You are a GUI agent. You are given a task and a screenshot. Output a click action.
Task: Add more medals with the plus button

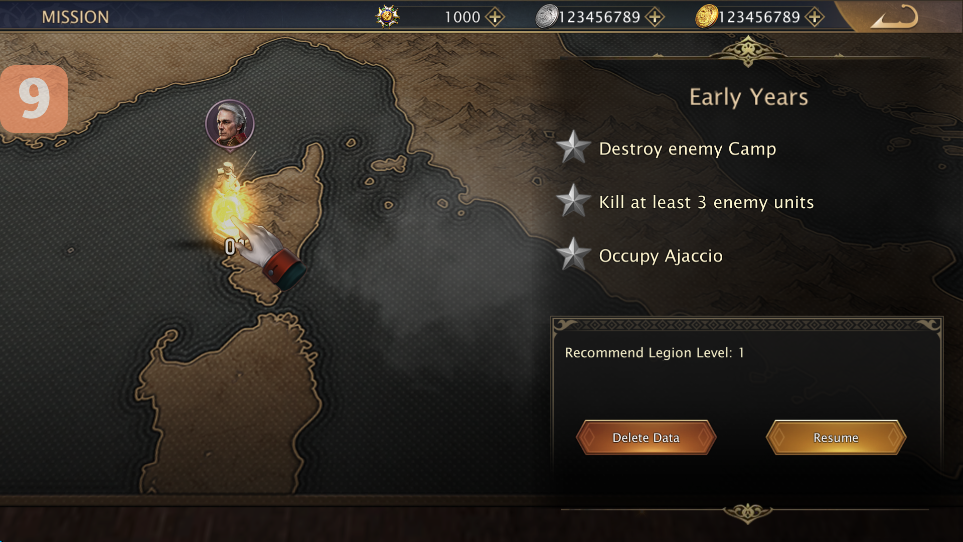495,17
